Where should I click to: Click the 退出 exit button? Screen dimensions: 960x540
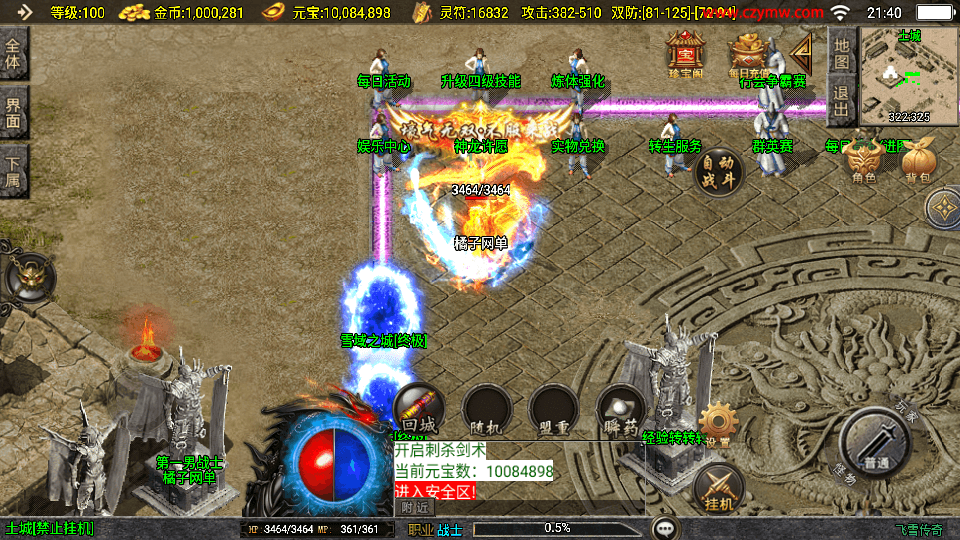pyautogui.click(x=842, y=100)
